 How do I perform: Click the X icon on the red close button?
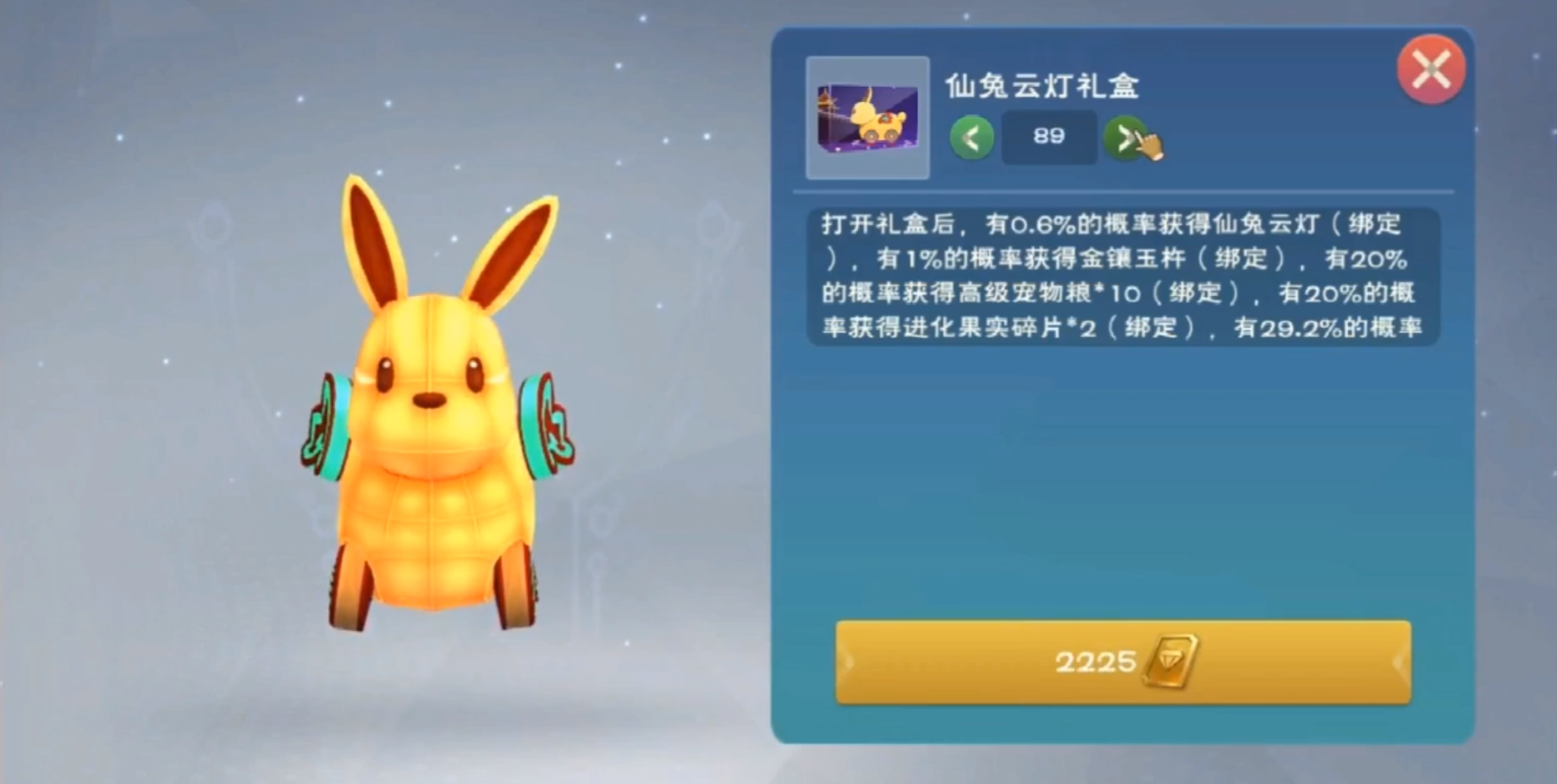1433,69
